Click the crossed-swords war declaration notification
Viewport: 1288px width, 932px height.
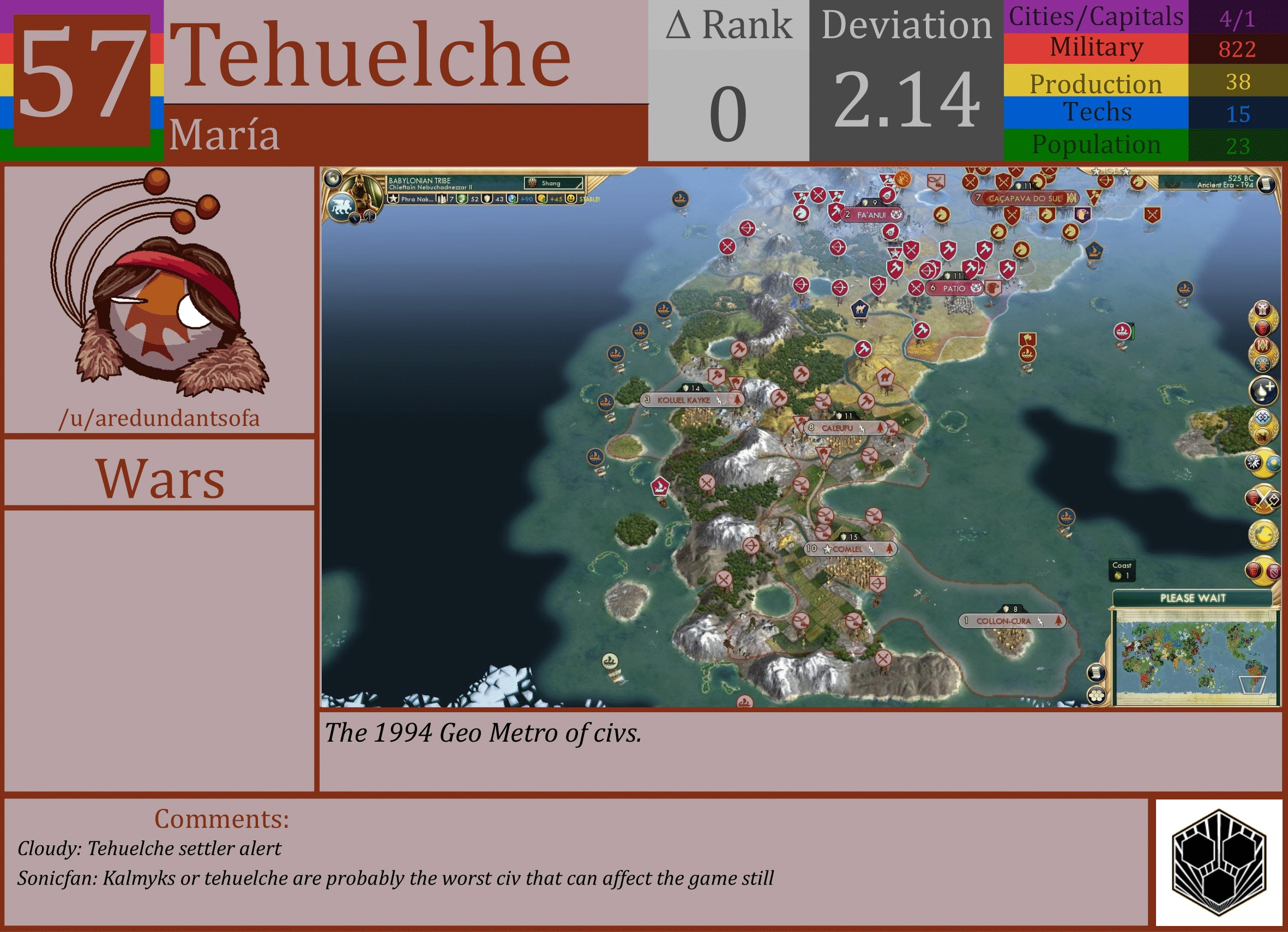[1262, 498]
